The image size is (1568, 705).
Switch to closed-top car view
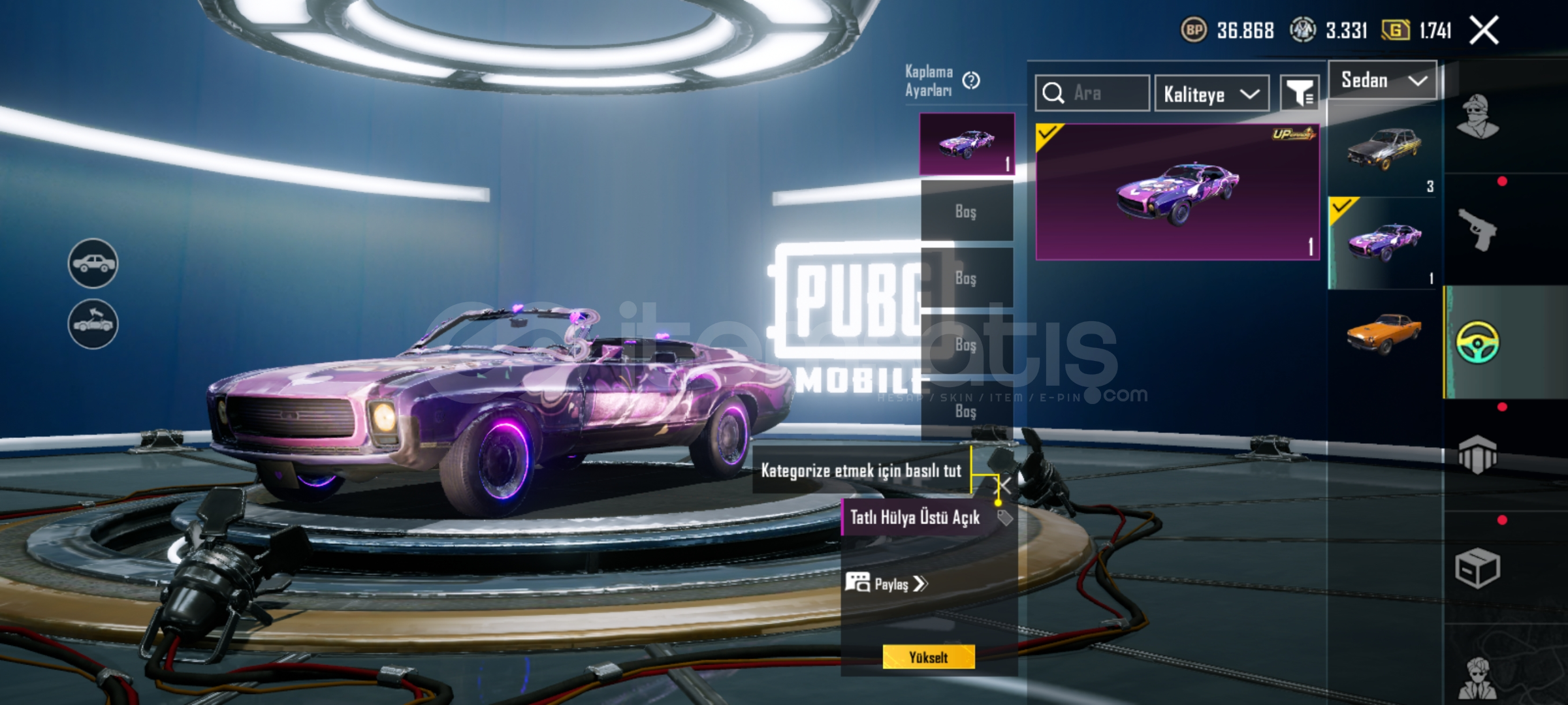pos(93,263)
